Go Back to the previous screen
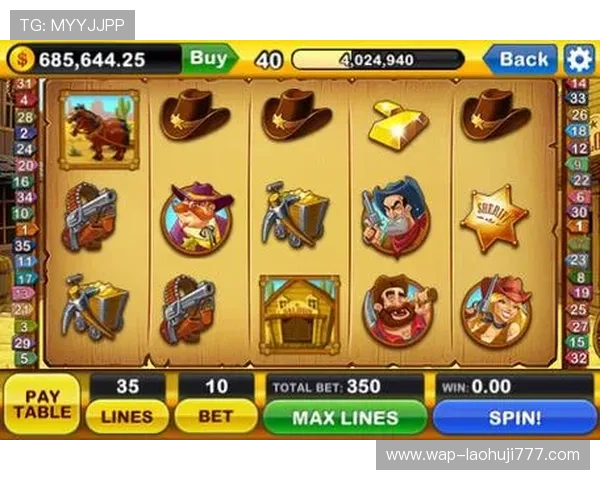 pyautogui.click(x=521, y=59)
